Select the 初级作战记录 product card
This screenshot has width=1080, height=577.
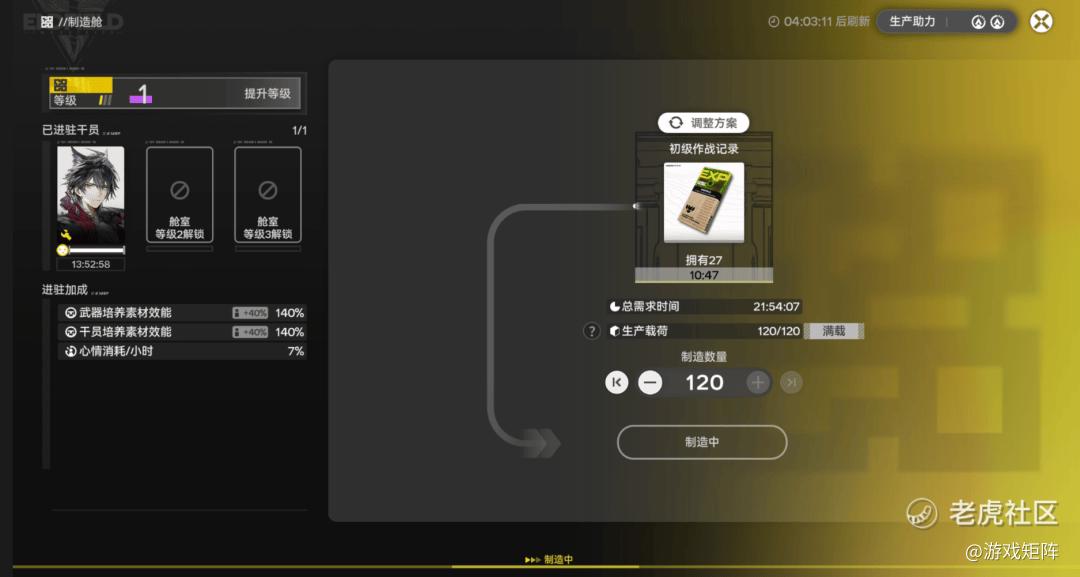tap(703, 203)
